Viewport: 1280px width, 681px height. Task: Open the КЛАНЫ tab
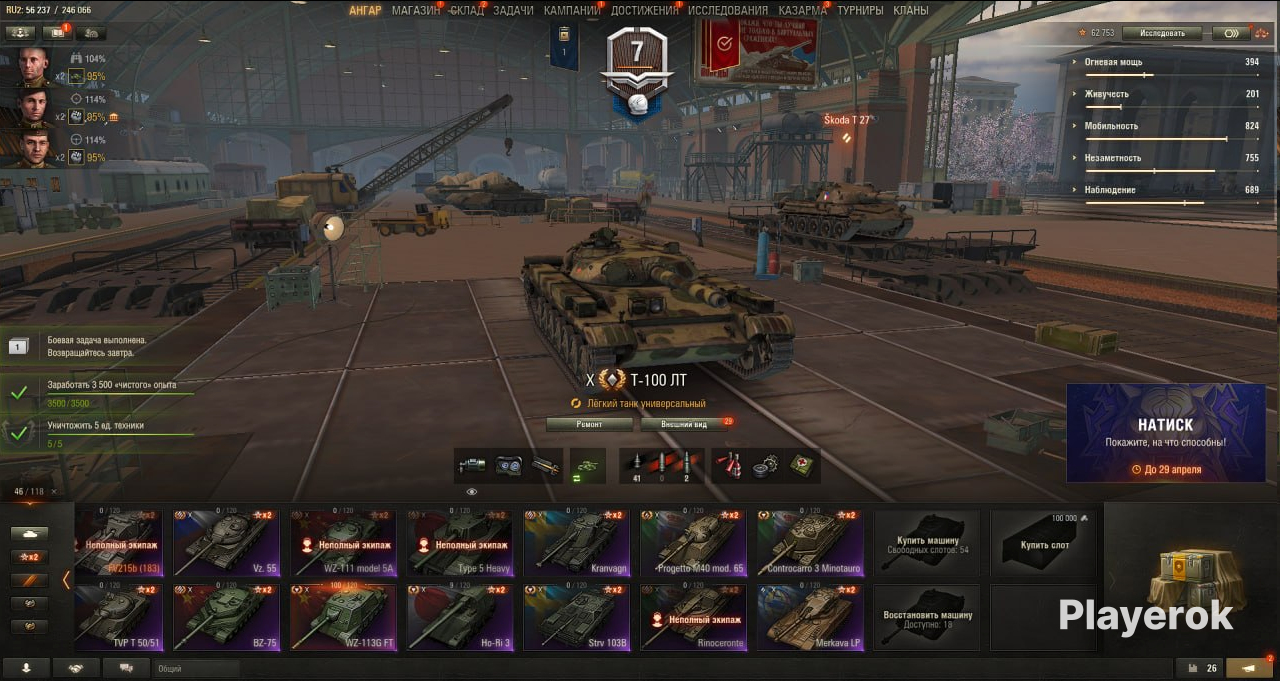point(910,10)
